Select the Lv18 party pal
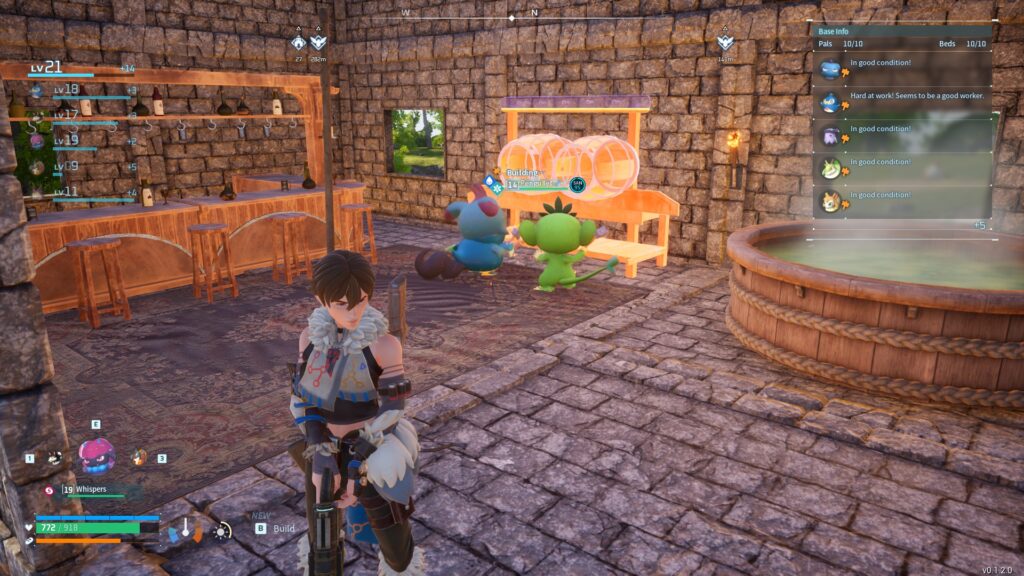The height and width of the screenshot is (576, 1024). tap(37, 90)
